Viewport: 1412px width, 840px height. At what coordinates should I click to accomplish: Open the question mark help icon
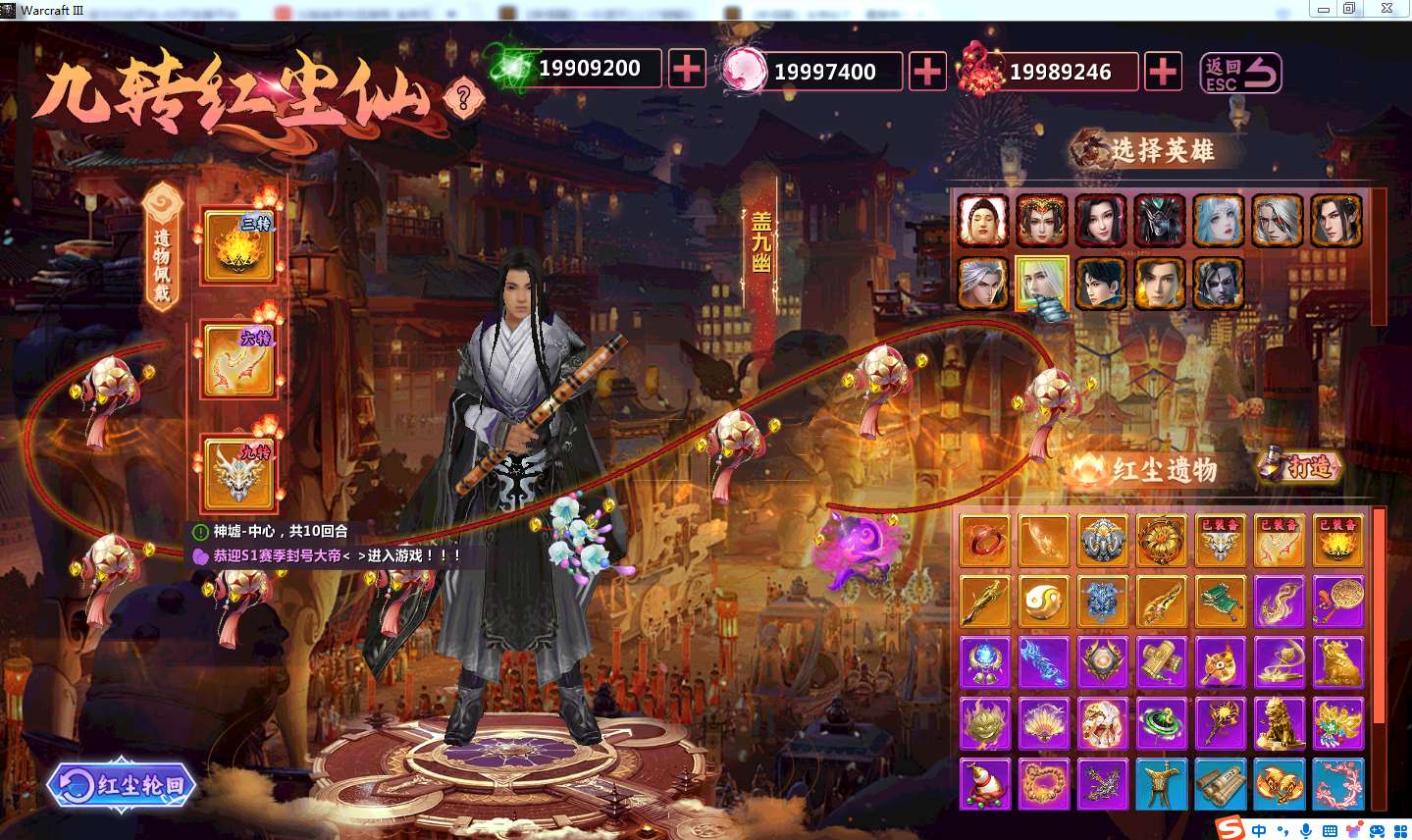pos(463,97)
